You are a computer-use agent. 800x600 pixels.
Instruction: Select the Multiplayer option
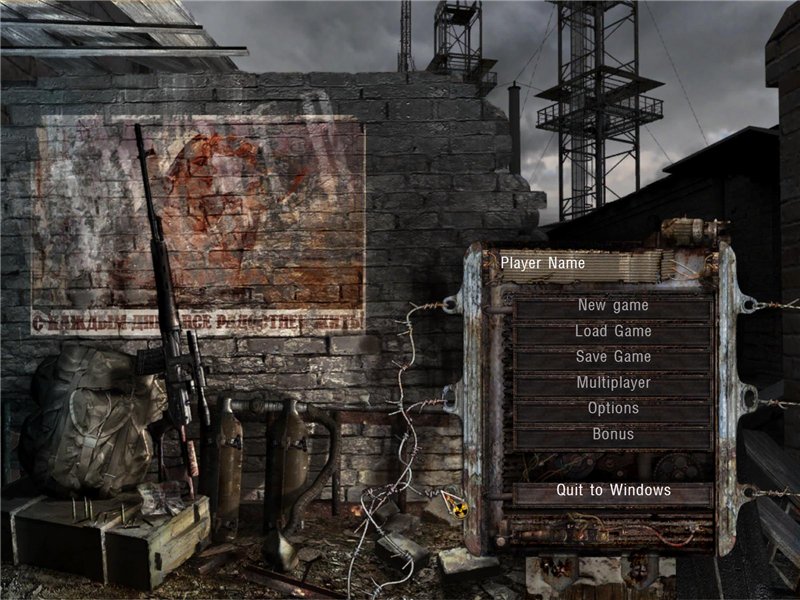pos(613,383)
